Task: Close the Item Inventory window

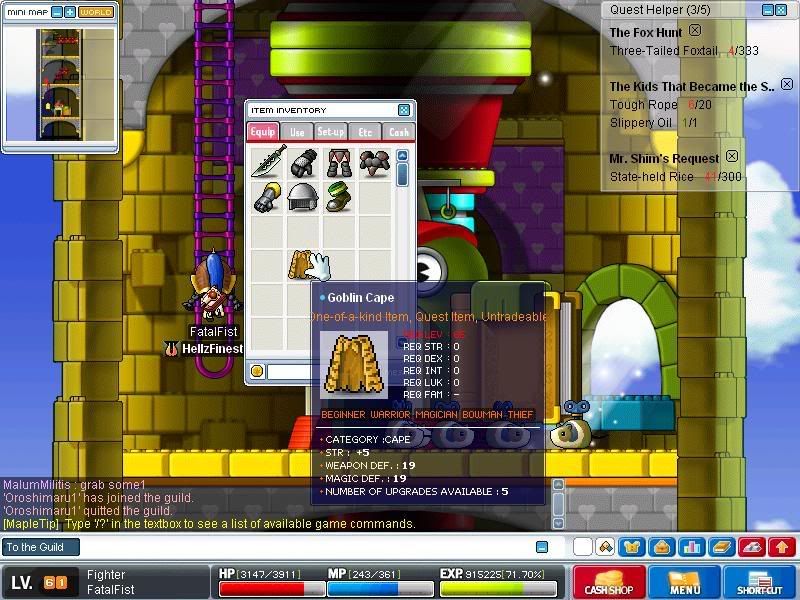Action: coord(404,110)
